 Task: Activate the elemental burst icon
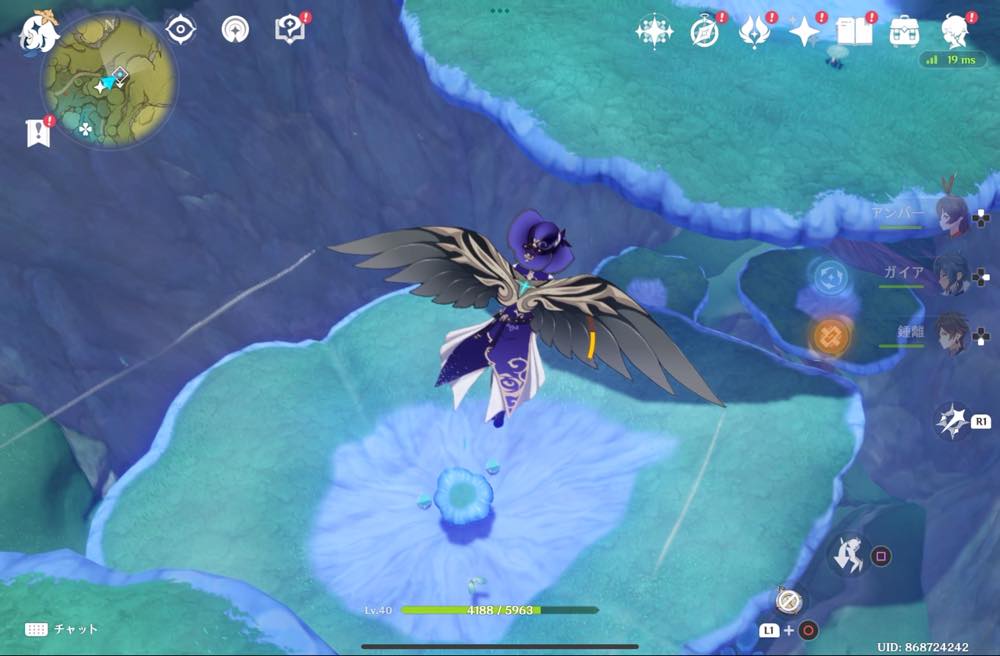(951, 421)
